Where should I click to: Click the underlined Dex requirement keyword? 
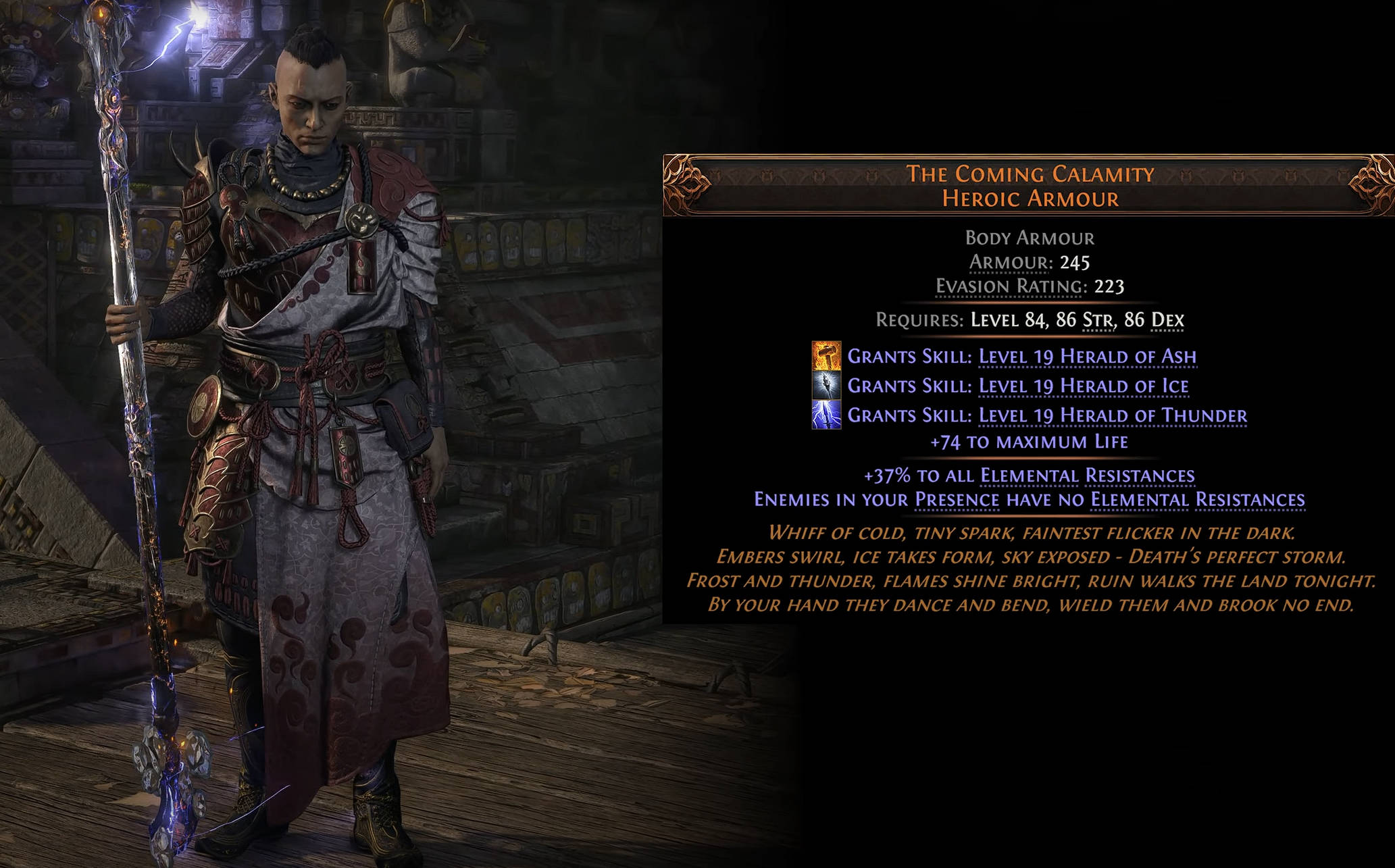pyautogui.click(x=1167, y=320)
